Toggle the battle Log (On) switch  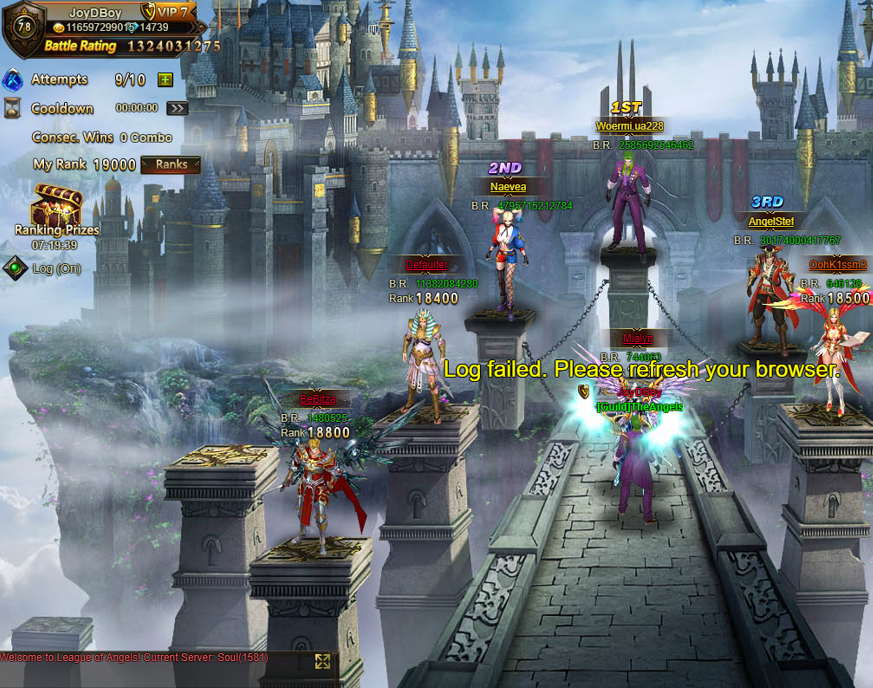click(14, 268)
